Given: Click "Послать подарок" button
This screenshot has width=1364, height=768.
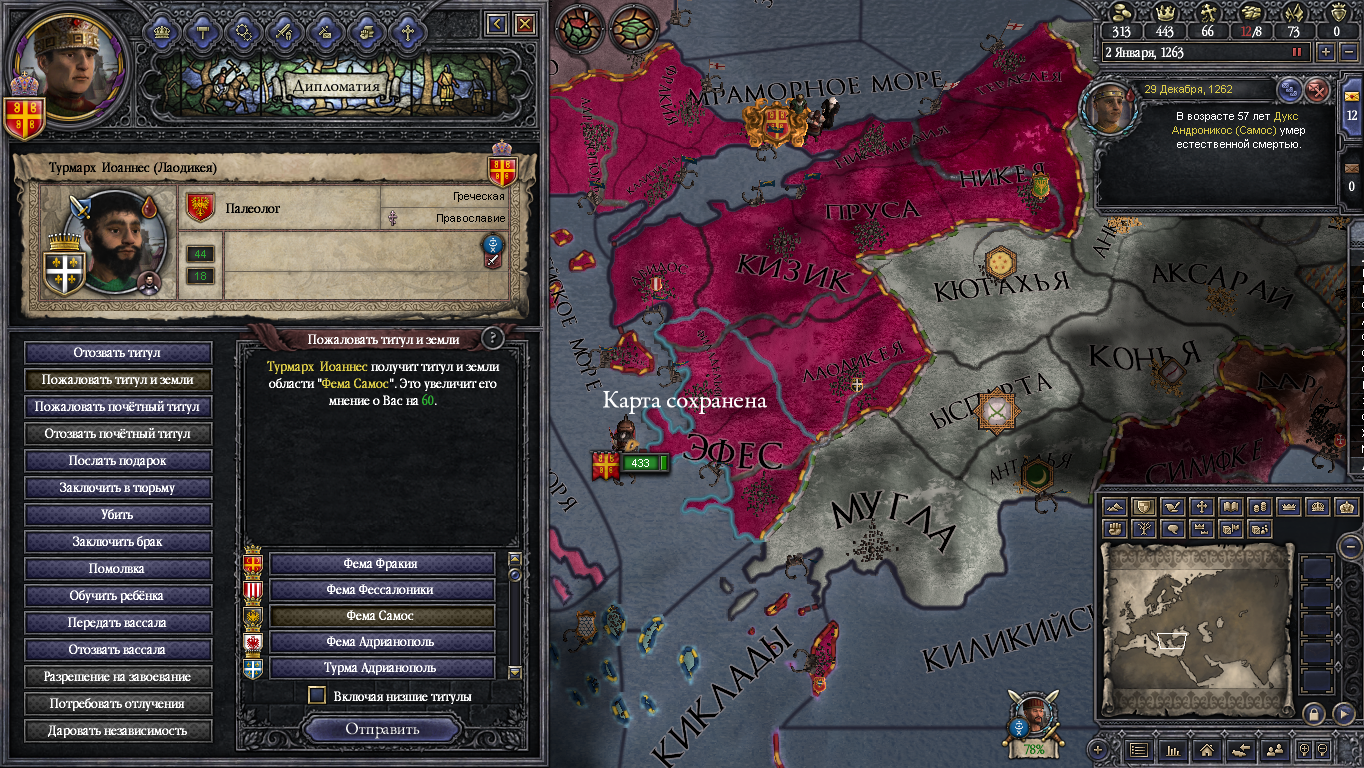Looking at the screenshot, I should coord(118,461).
